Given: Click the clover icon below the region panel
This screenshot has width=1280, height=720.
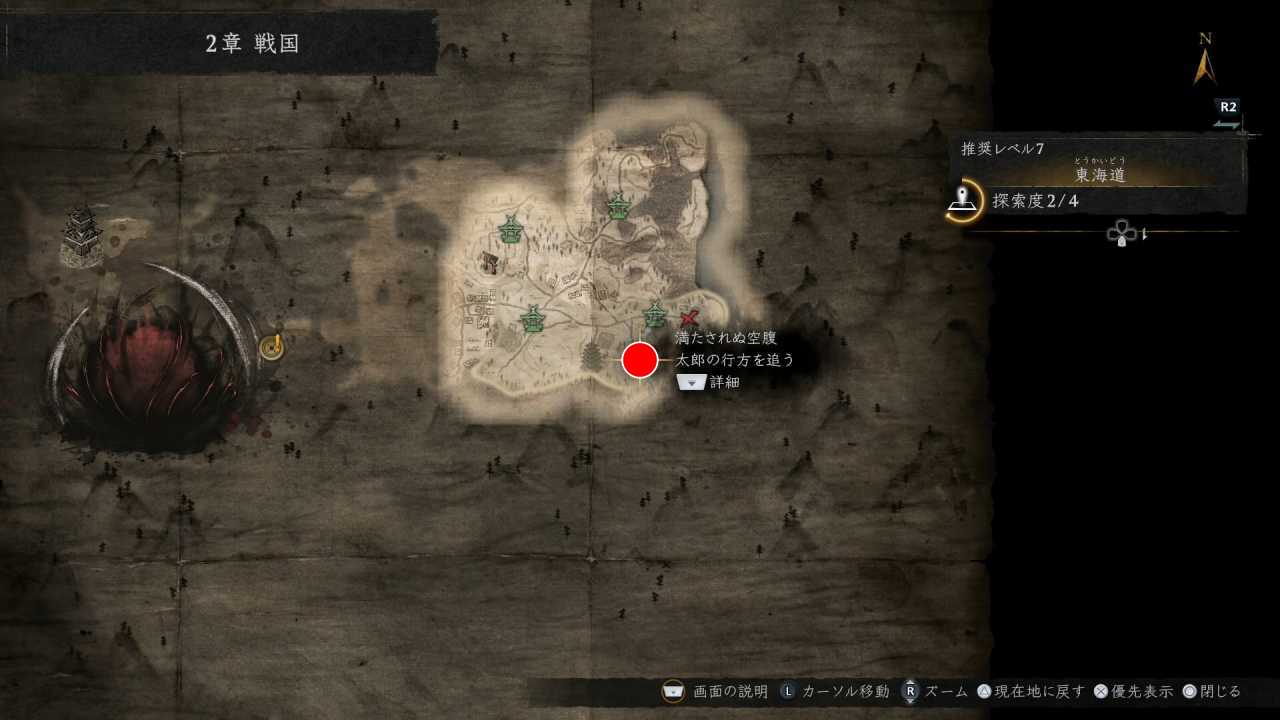Looking at the screenshot, I should point(1120,234).
